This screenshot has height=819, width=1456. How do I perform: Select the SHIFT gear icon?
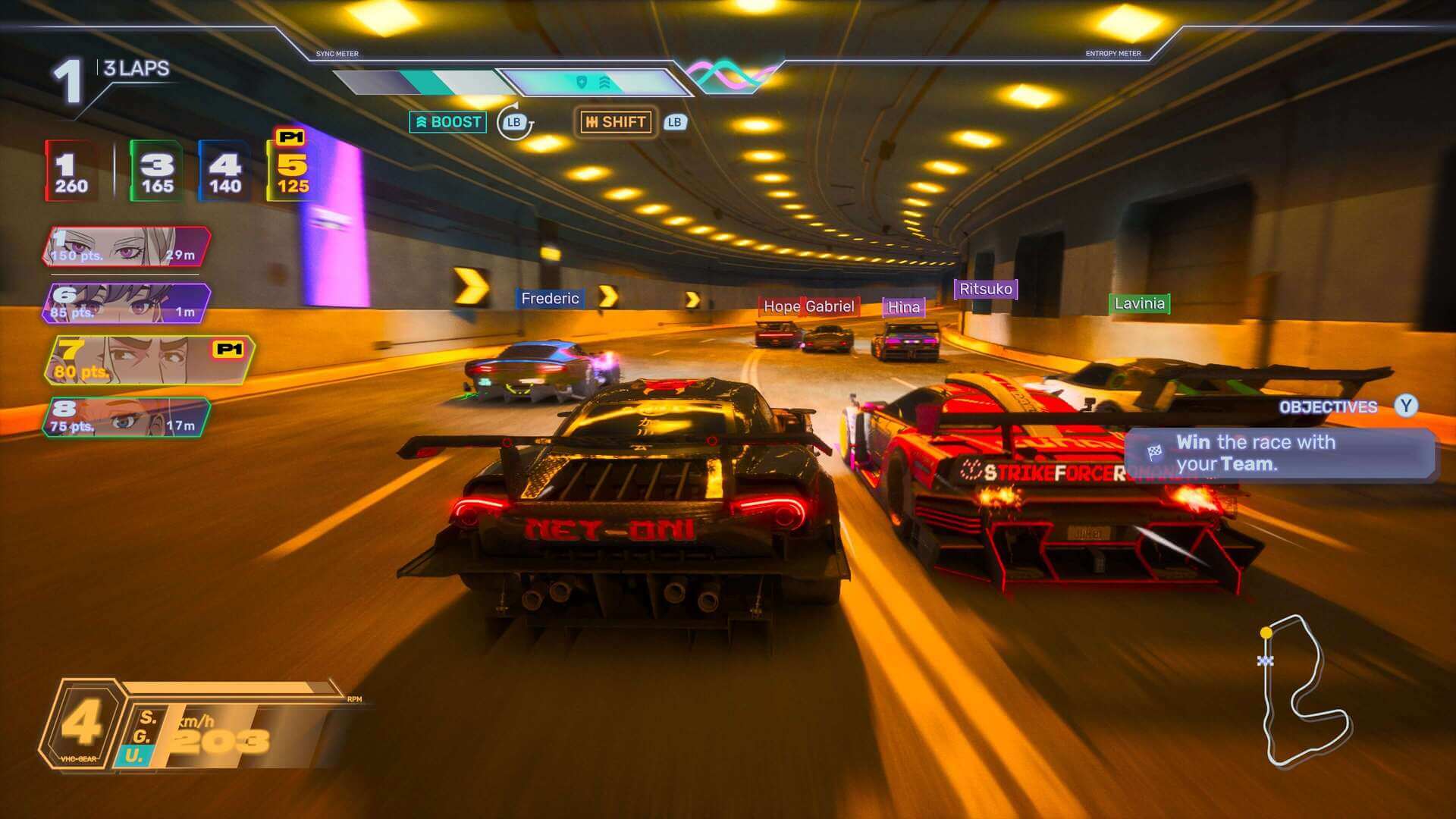tap(593, 122)
